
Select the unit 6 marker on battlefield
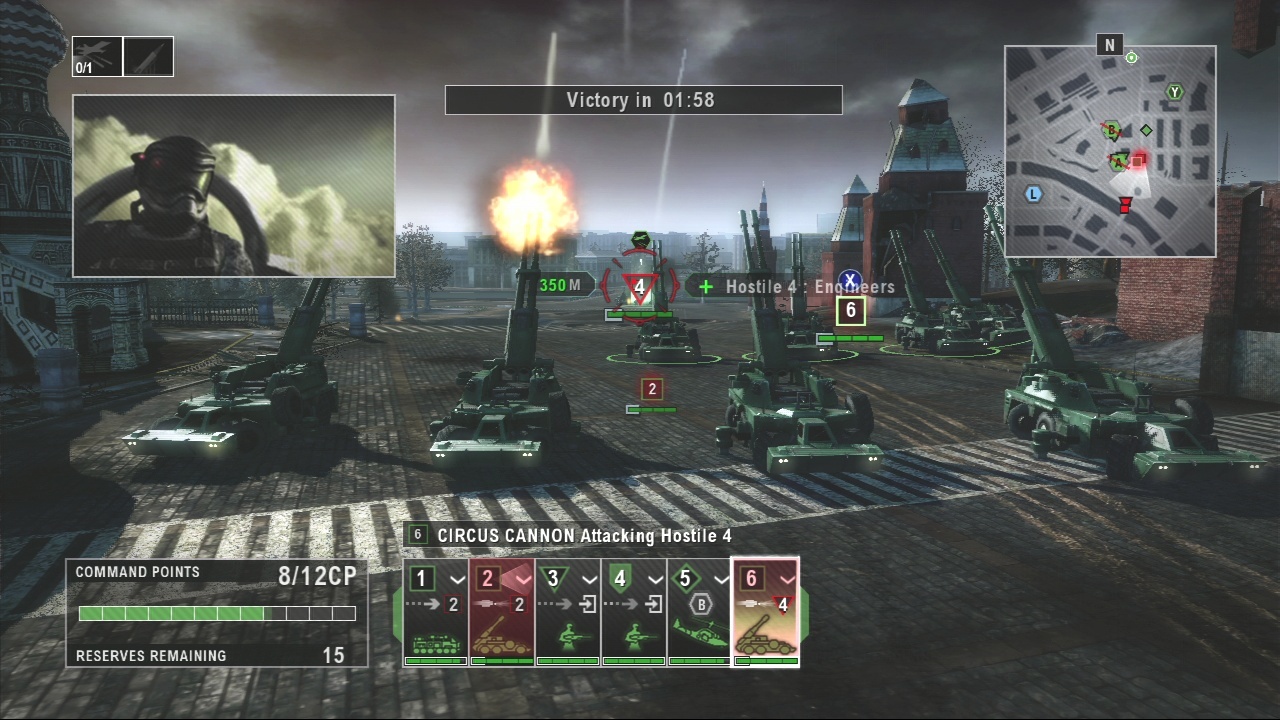[851, 311]
